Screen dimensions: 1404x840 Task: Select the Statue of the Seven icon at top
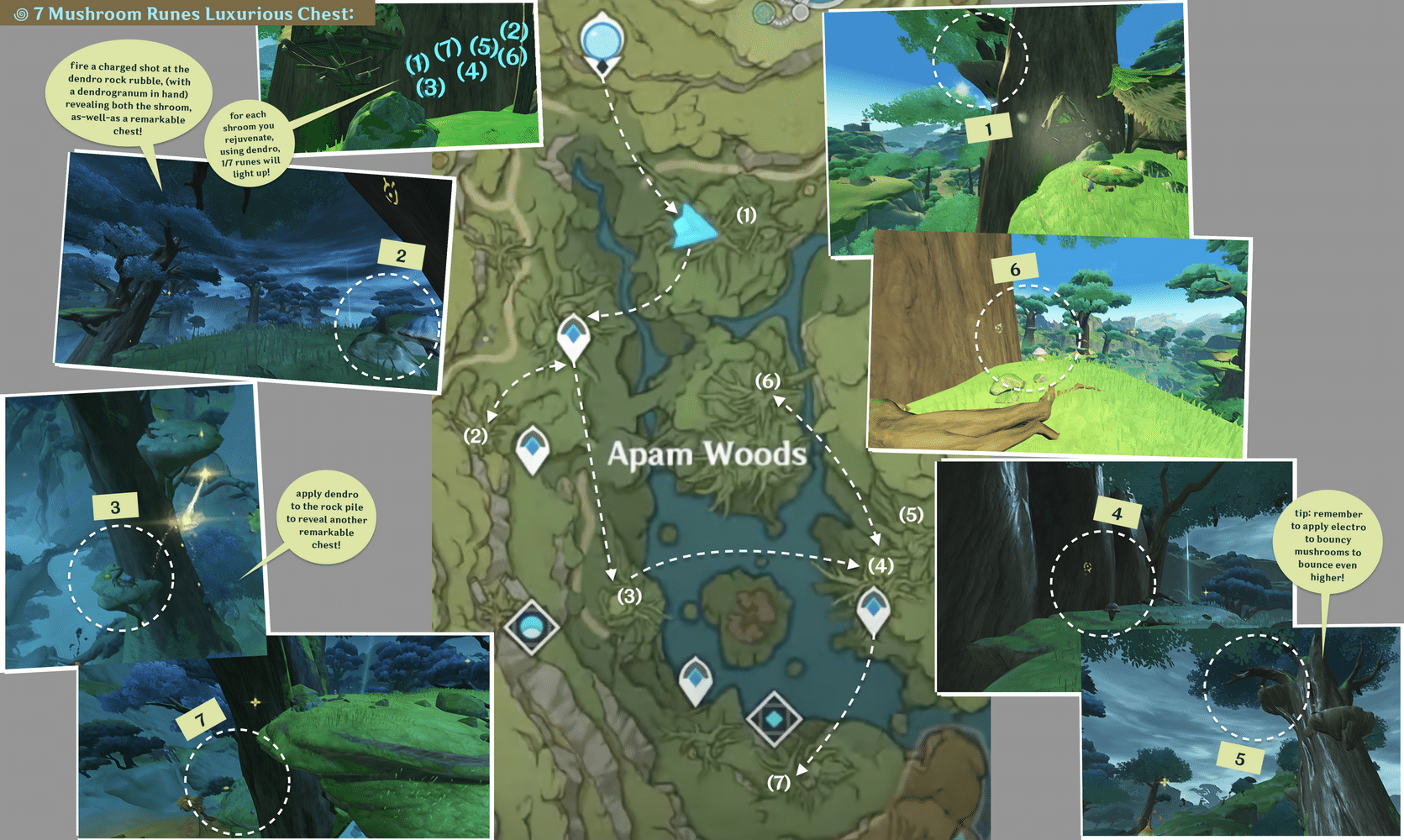[x=602, y=39]
